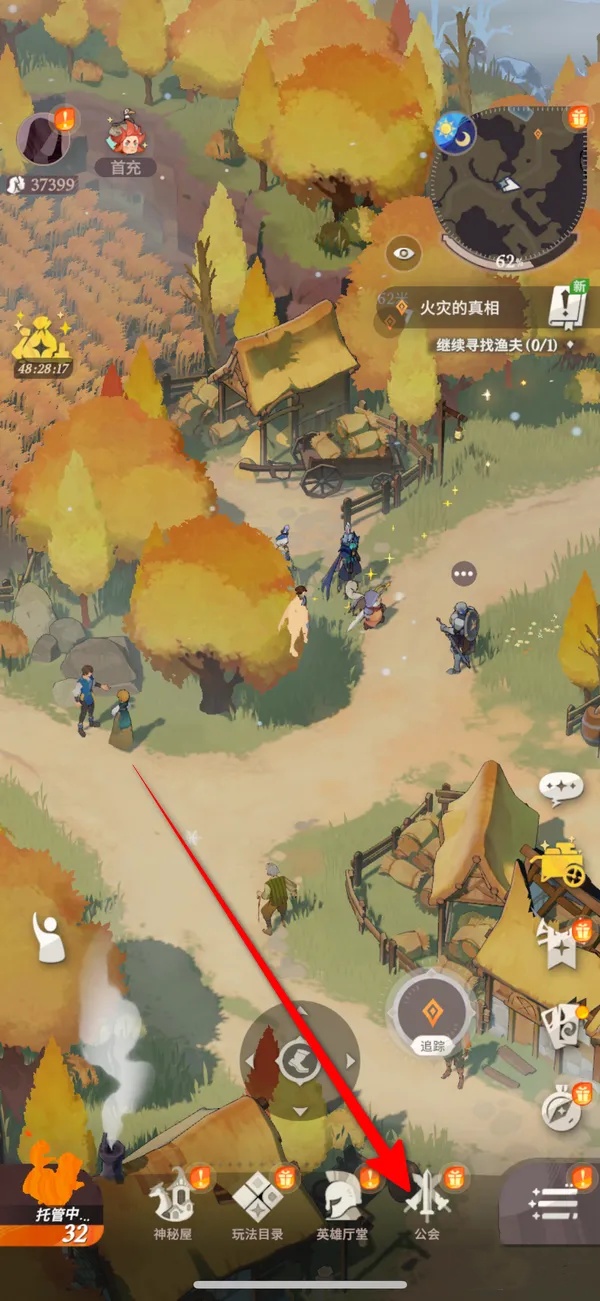600x1301 pixels.
Task: Enter the 神秘屋 mystic house
Action: [x=170, y=1204]
